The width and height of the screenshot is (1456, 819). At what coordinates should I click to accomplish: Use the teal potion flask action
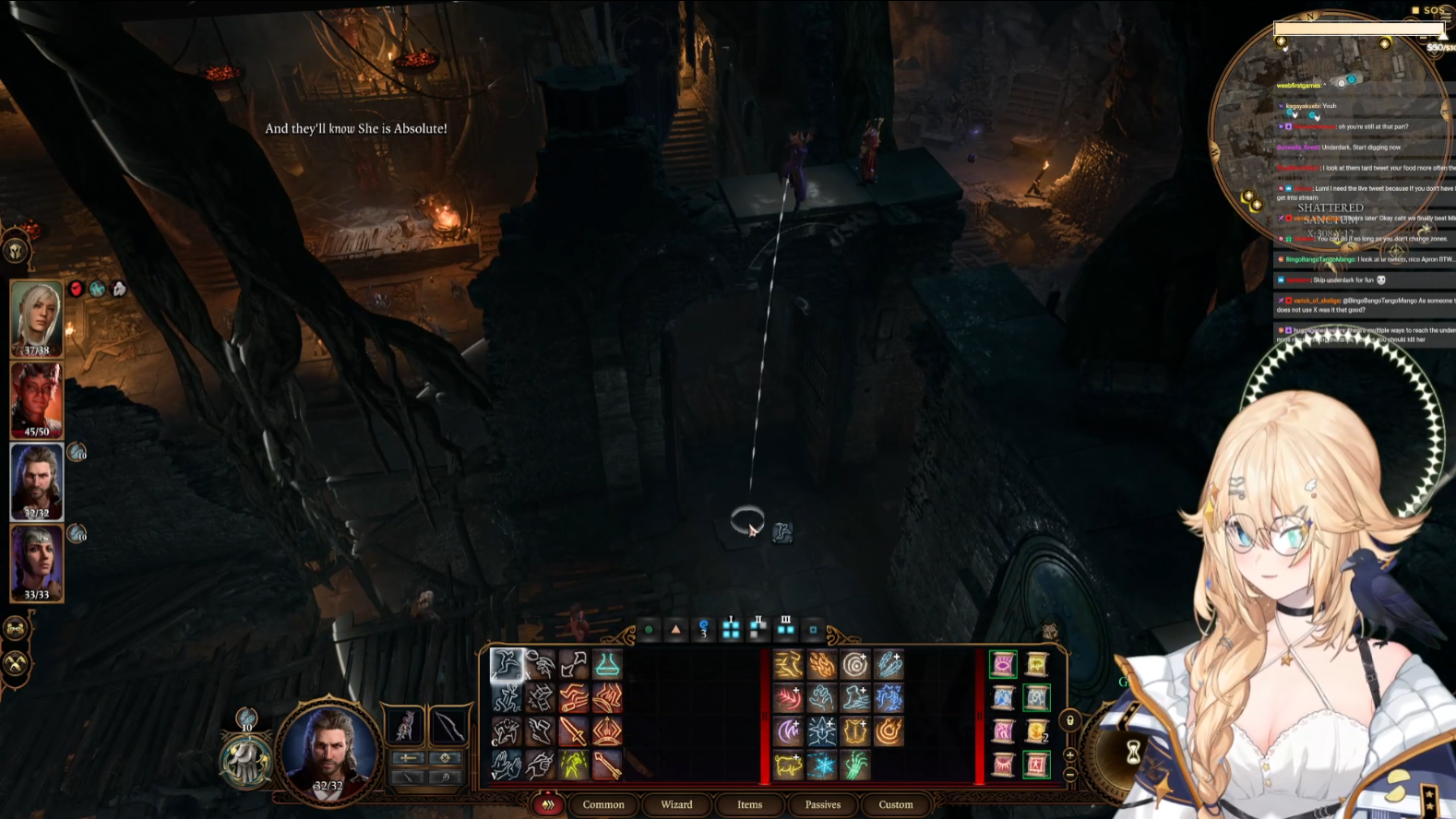(x=606, y=664)
